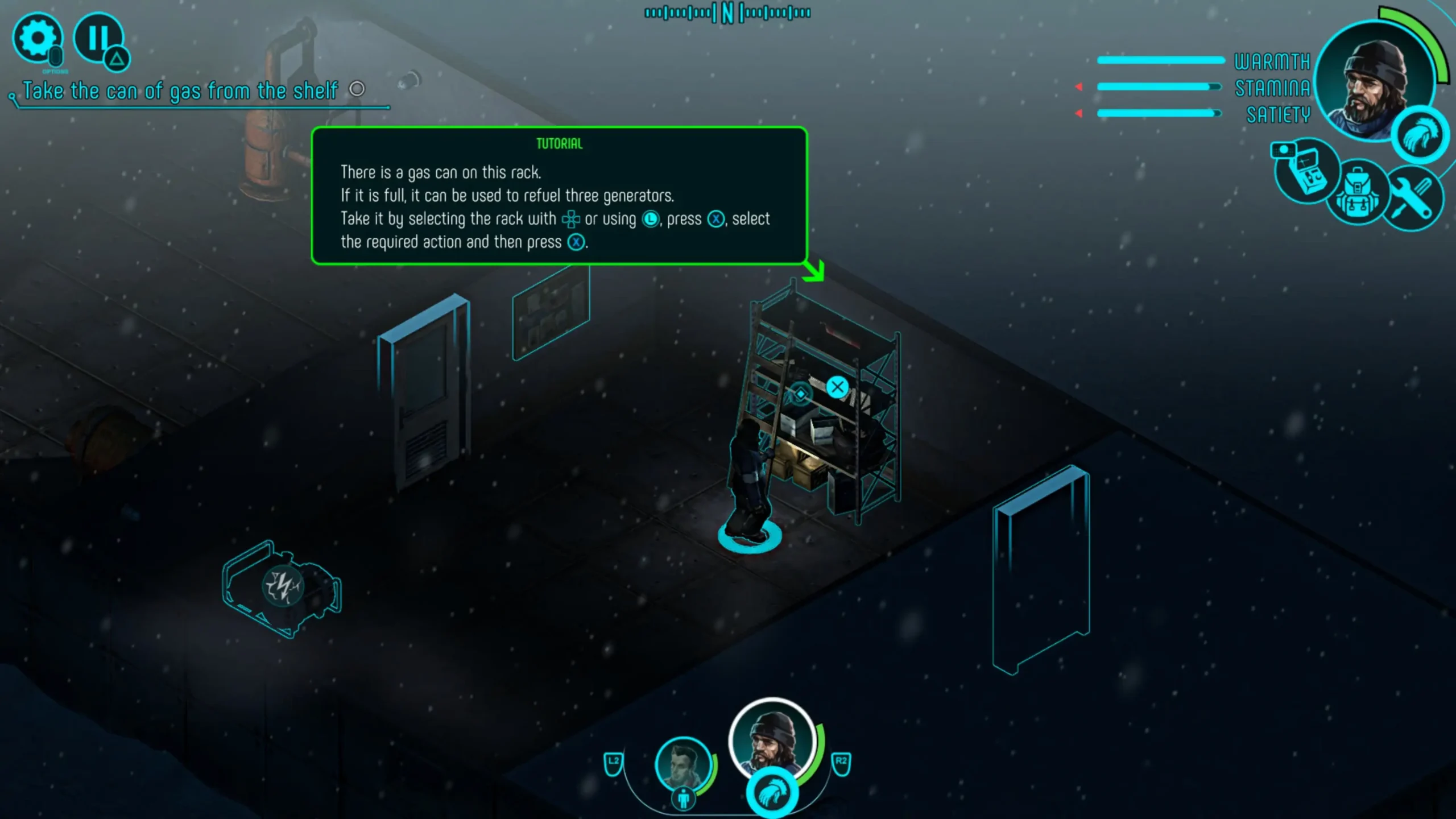The width and height of the screenshot is (1456, 819).
Task: Select the gas can objective tracker
Action: [x=181, y=91]
